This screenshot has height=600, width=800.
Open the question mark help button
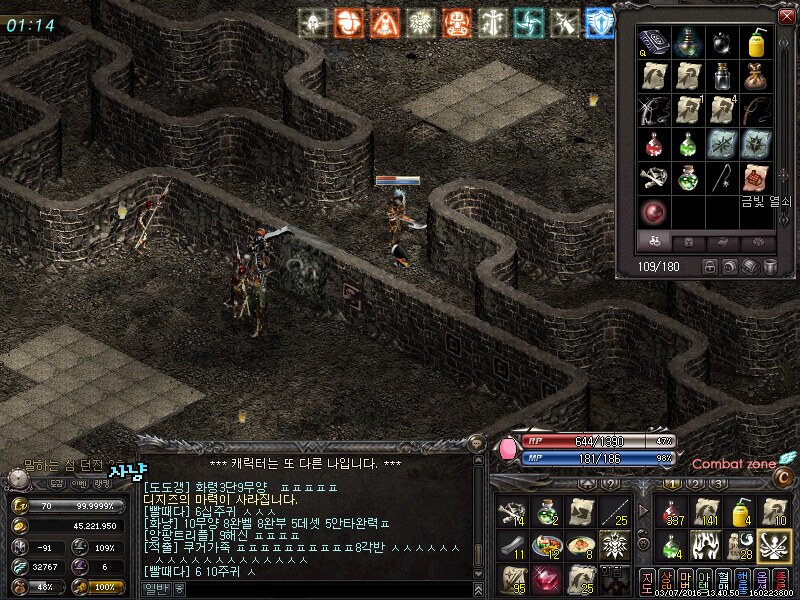[x=607, y=483]
